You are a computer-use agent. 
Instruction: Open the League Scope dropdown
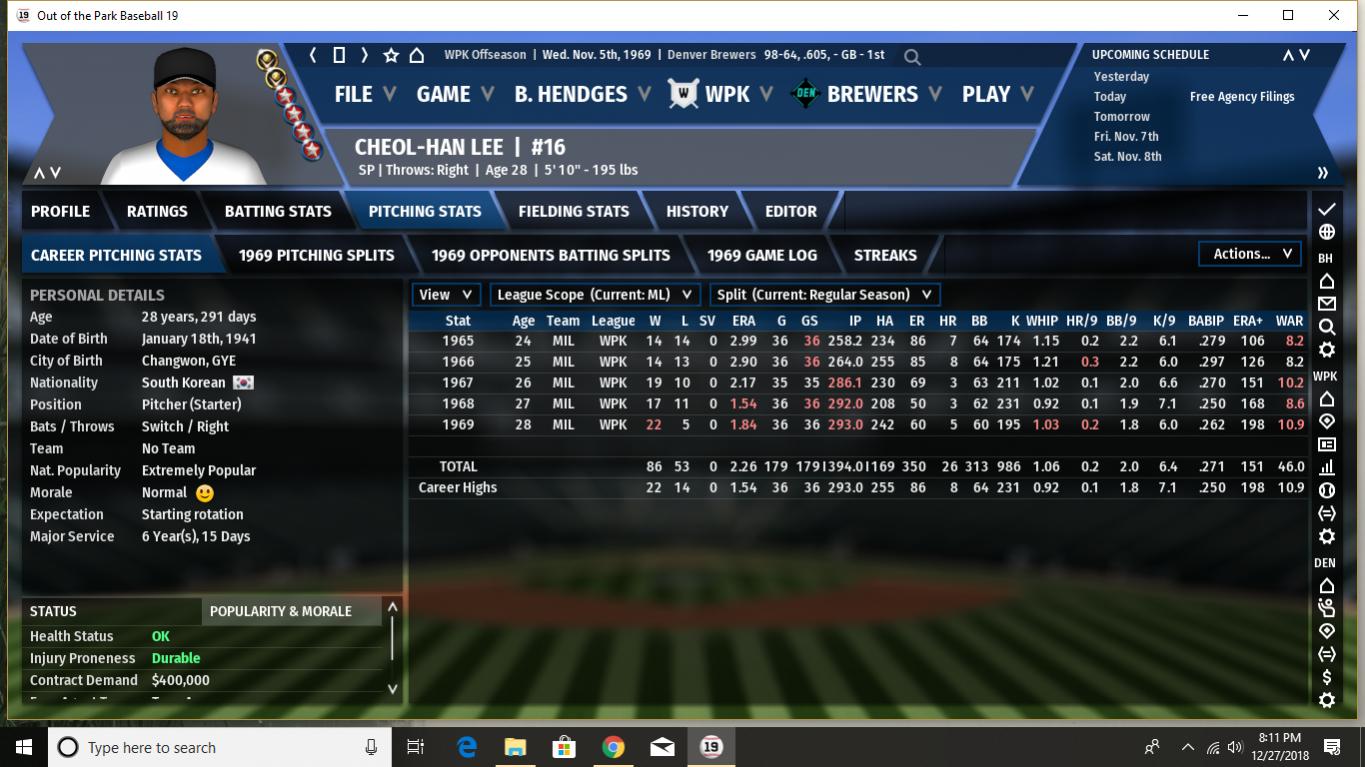595,295
